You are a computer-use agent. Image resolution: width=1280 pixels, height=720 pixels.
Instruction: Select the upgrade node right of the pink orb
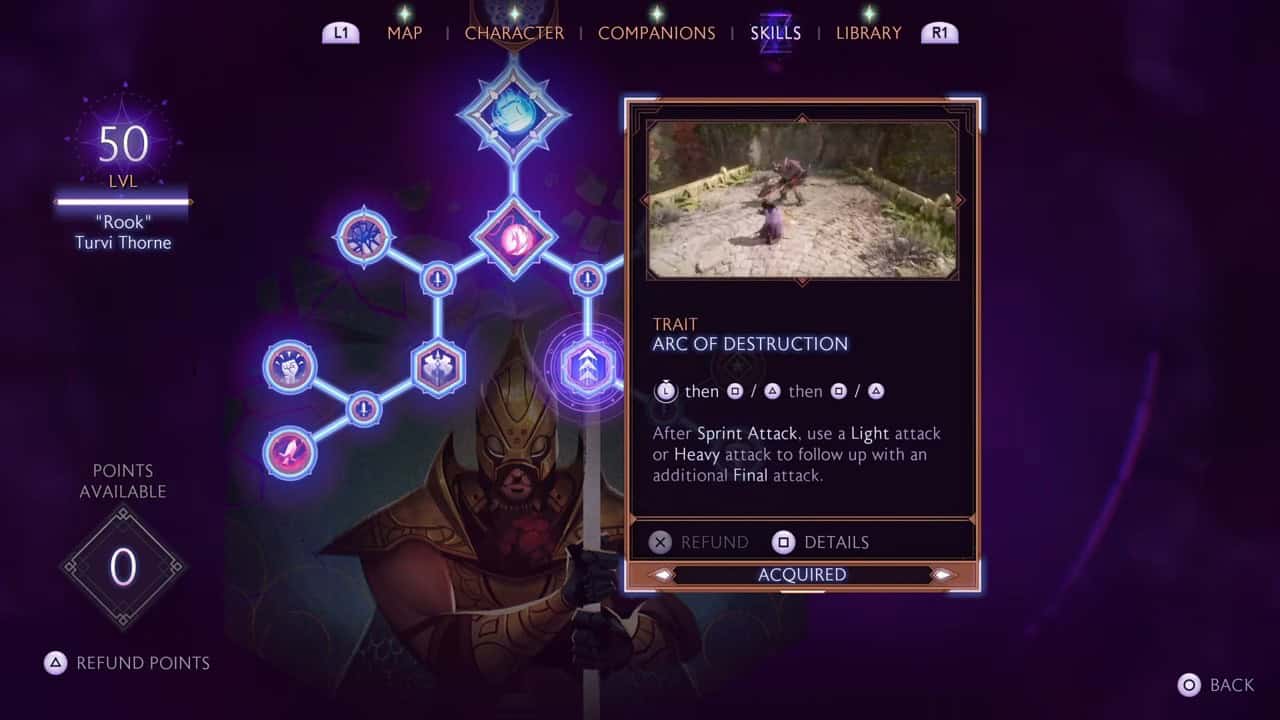pyautogui.click(x=585, y=278)
